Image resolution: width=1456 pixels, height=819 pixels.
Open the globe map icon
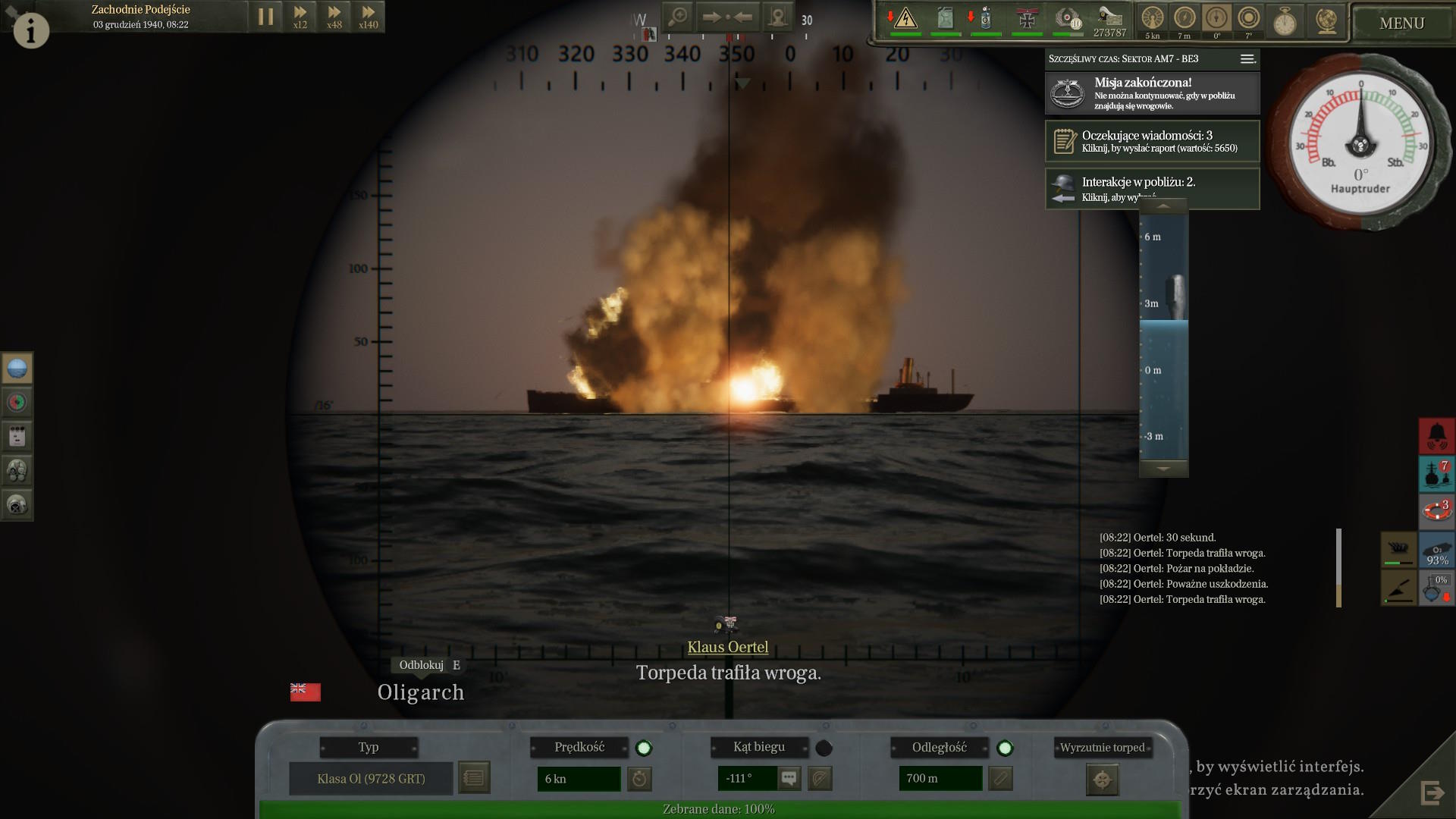click(x=1326, y=20)
